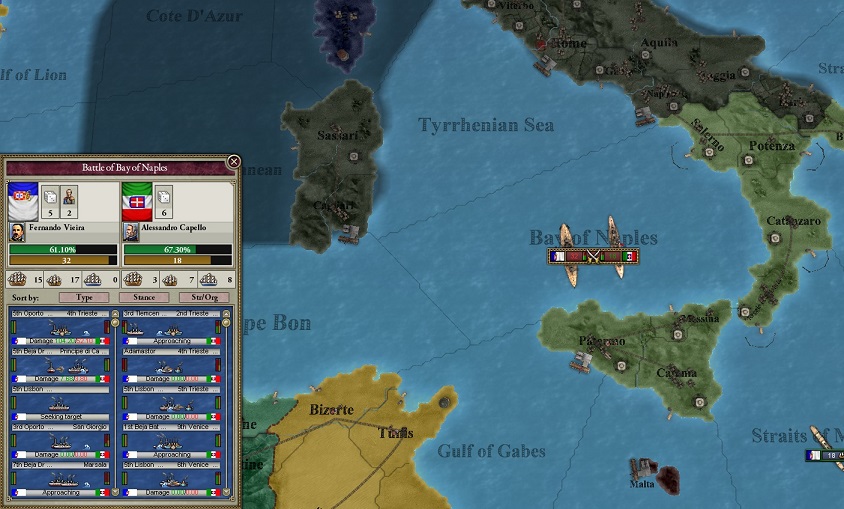Viewport: 844px width, 509px height.
Task: Sort ships by Str/Org
Action: 204,297
